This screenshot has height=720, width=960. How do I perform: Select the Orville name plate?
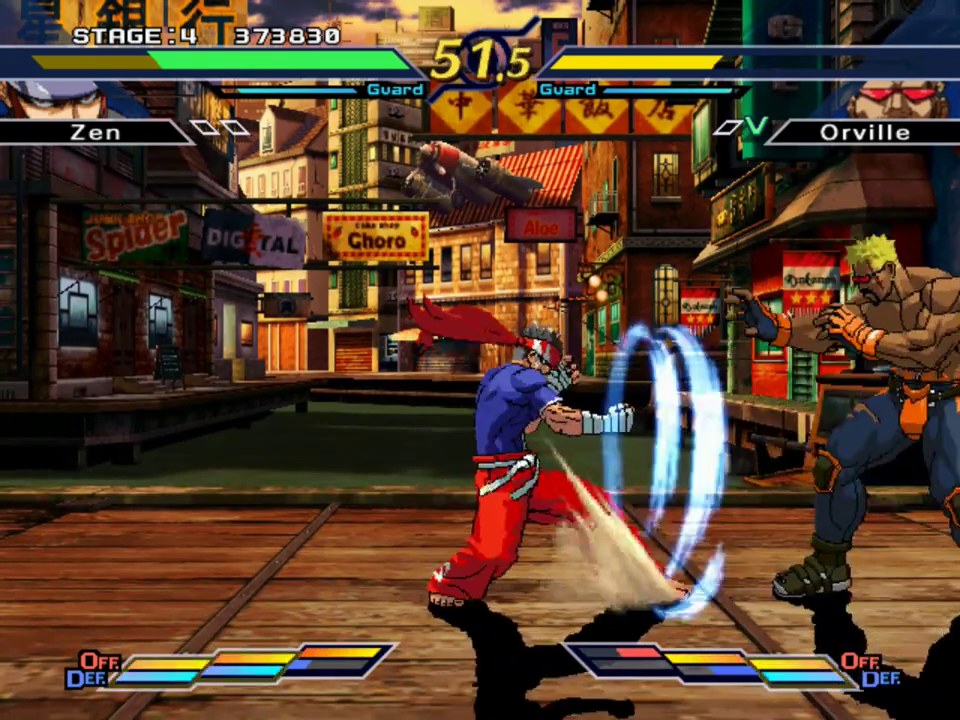(864, 132)
